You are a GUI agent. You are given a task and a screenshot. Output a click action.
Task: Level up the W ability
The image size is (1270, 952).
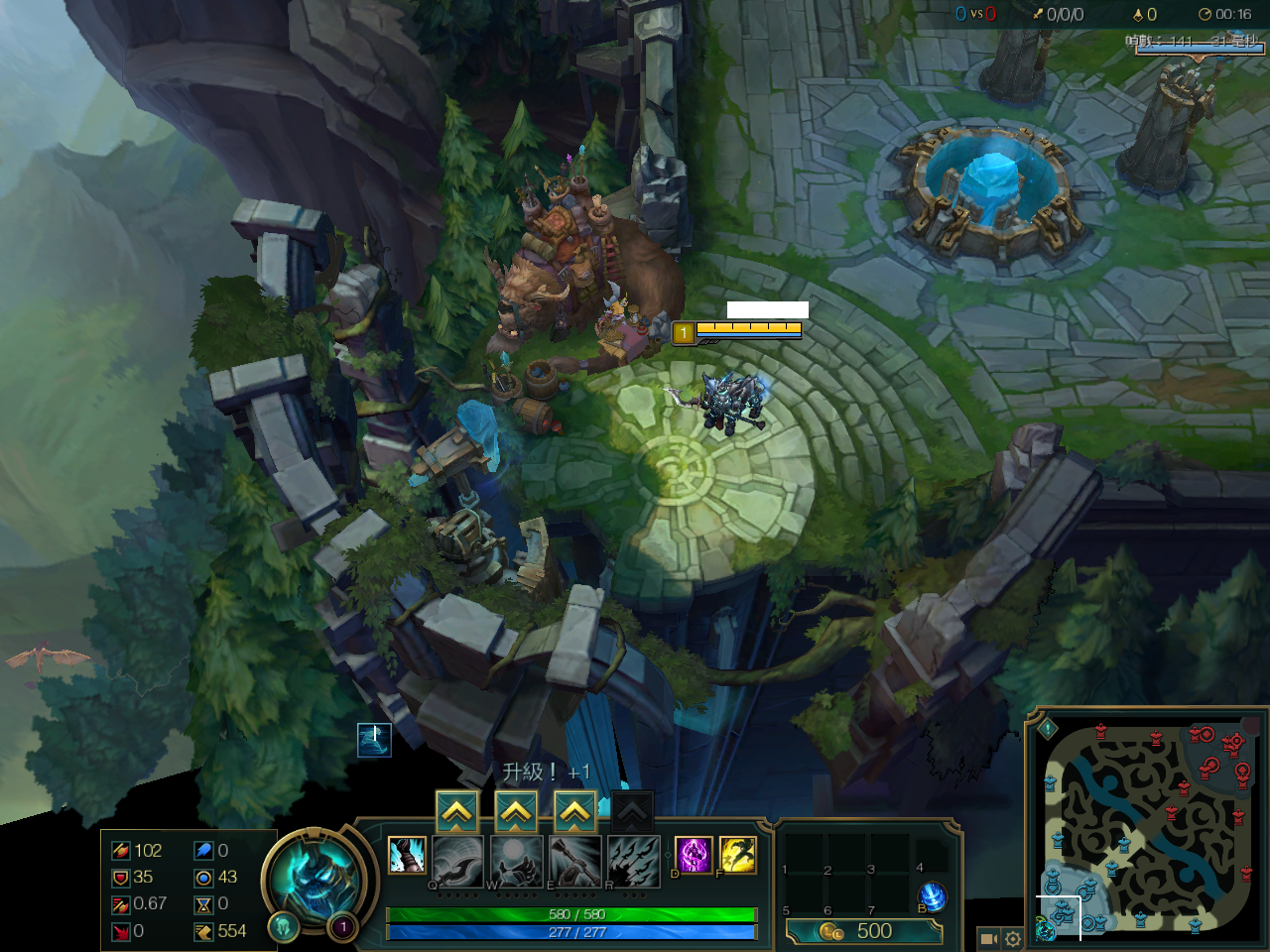coord(516,813)
